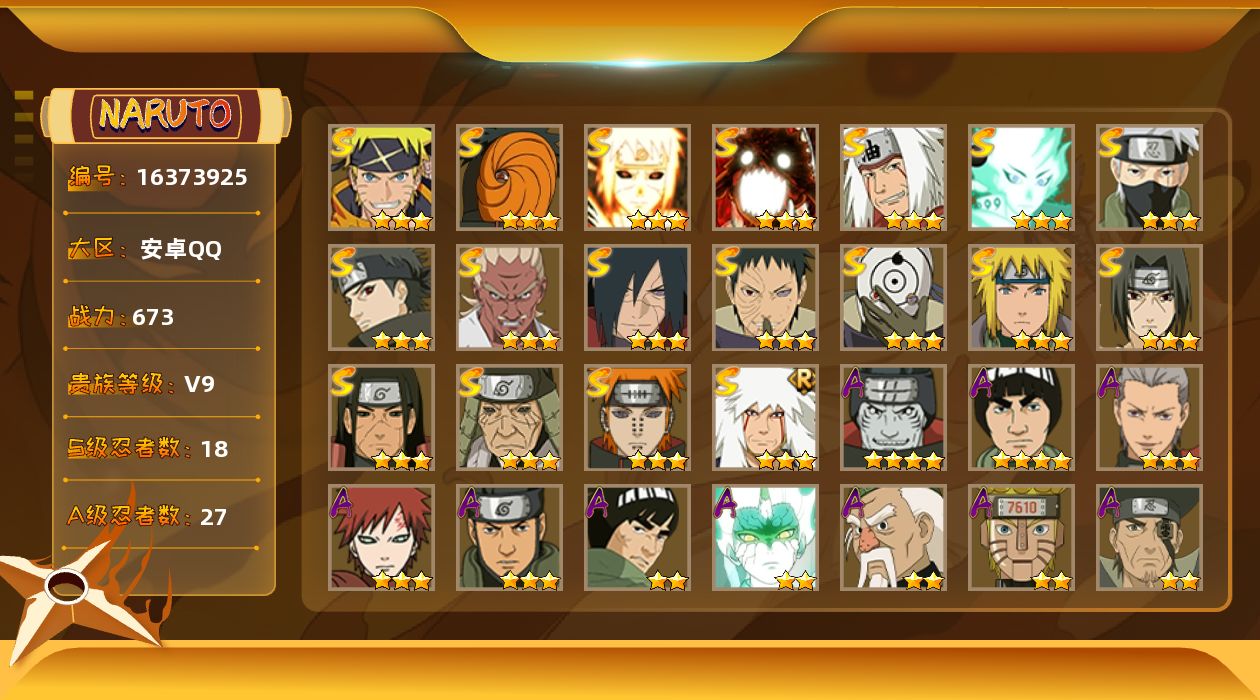
Task: Select red-haired Gaara's portrait
Action: point(381,537)
